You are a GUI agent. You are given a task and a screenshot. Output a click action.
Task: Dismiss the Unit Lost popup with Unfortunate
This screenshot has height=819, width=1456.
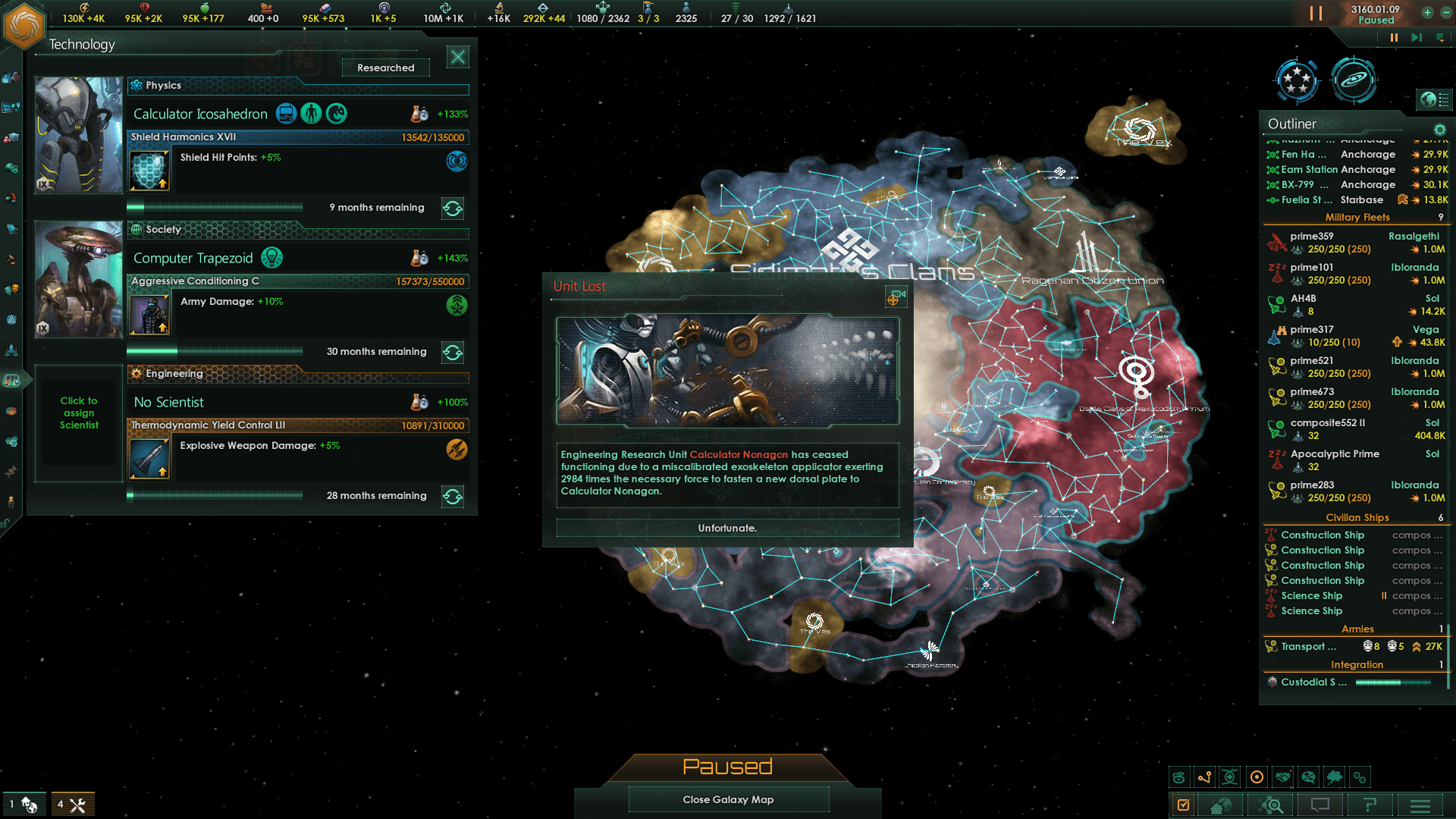tap(727, 528)
